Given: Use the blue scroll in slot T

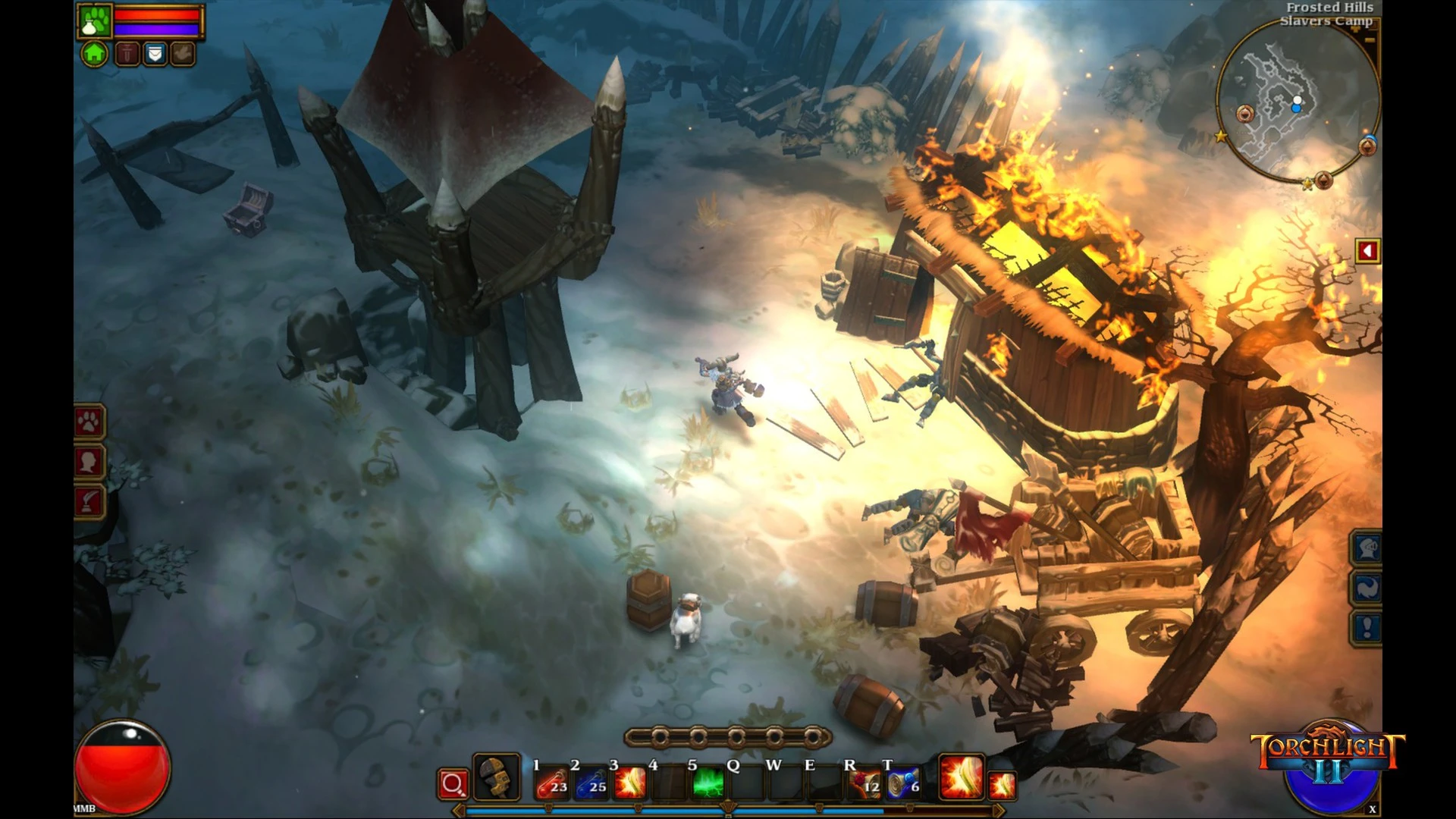Looking at the screenshot, I should [903, 783].
